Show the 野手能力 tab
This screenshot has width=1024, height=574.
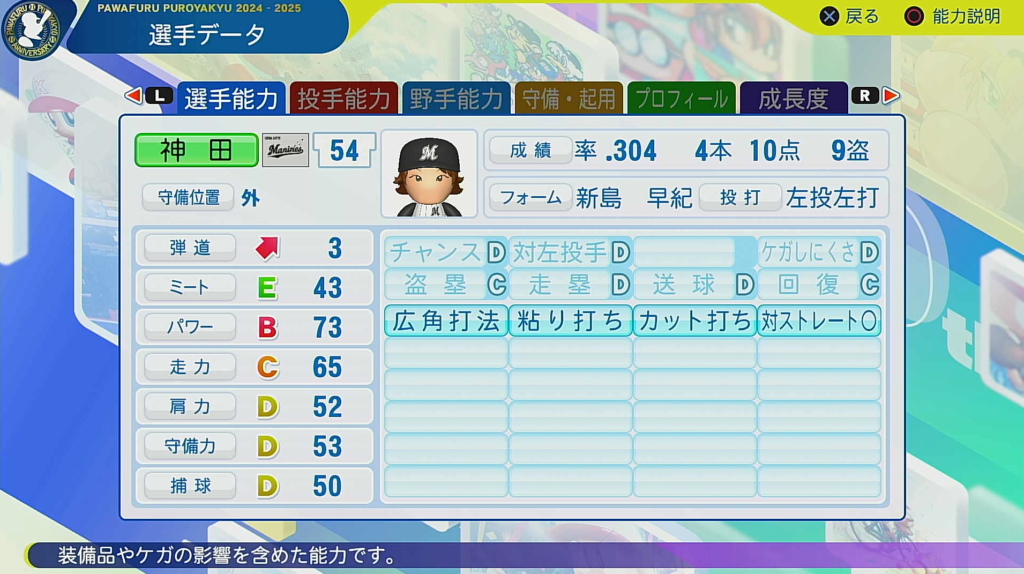pyautogui.click(x=456, y=98)
